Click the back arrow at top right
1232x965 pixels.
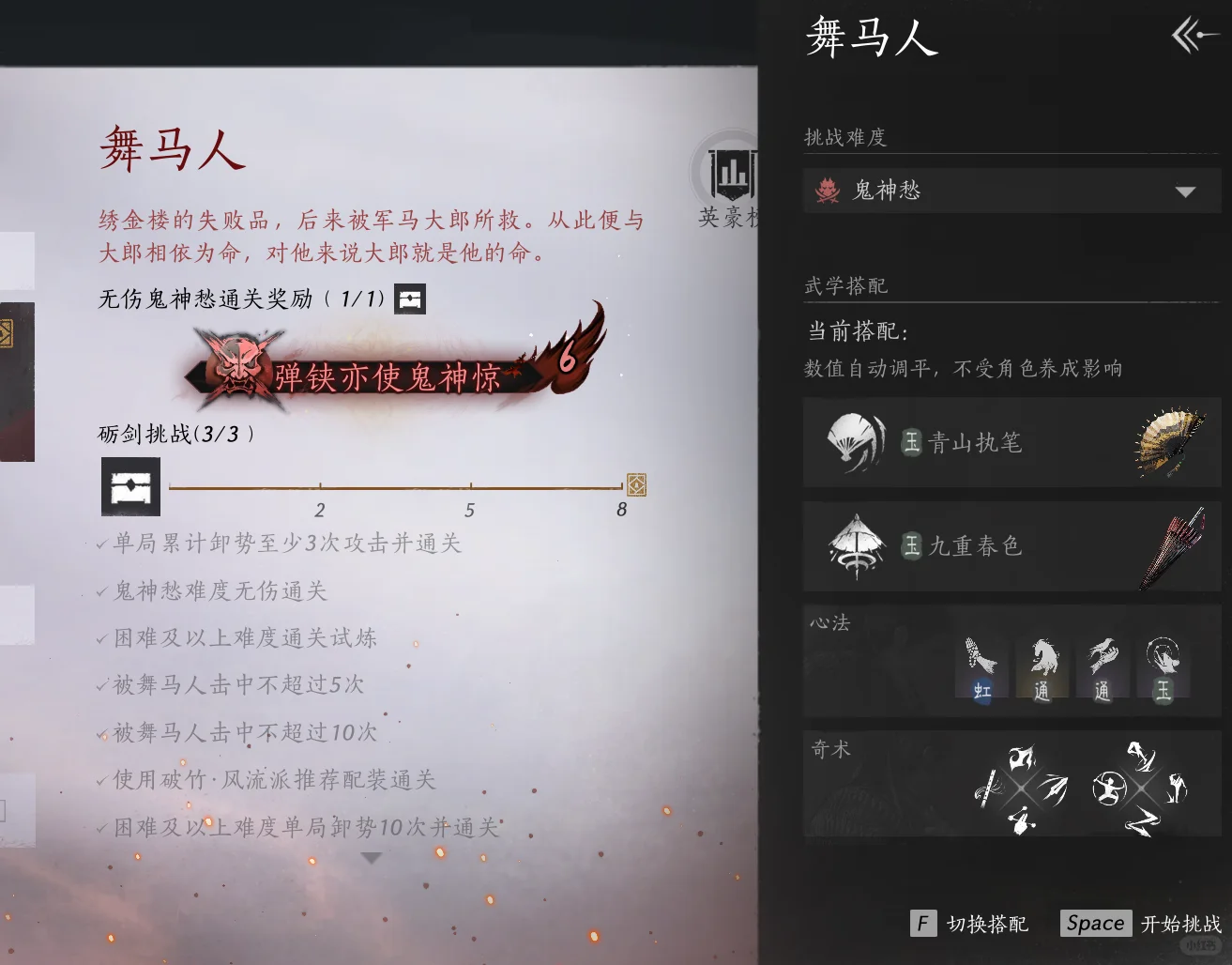[x=1194, y=37]
